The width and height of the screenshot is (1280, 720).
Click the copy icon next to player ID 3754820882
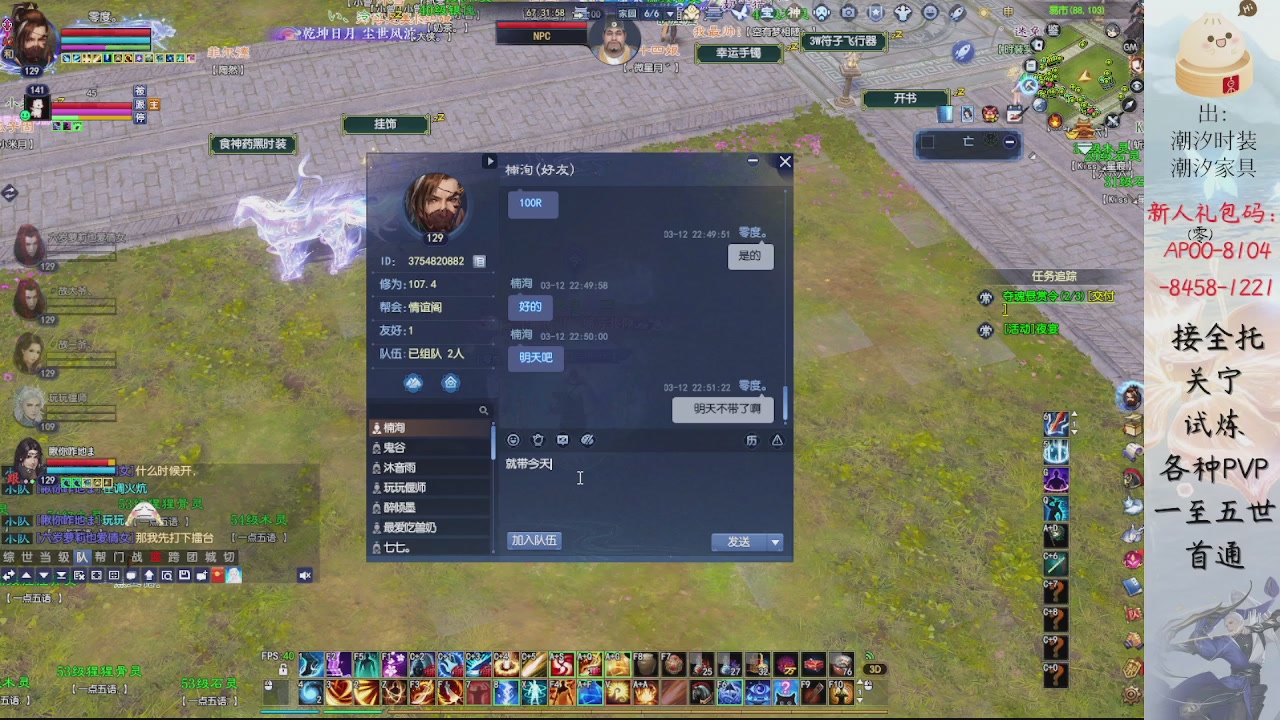click(x=479, y=262)
